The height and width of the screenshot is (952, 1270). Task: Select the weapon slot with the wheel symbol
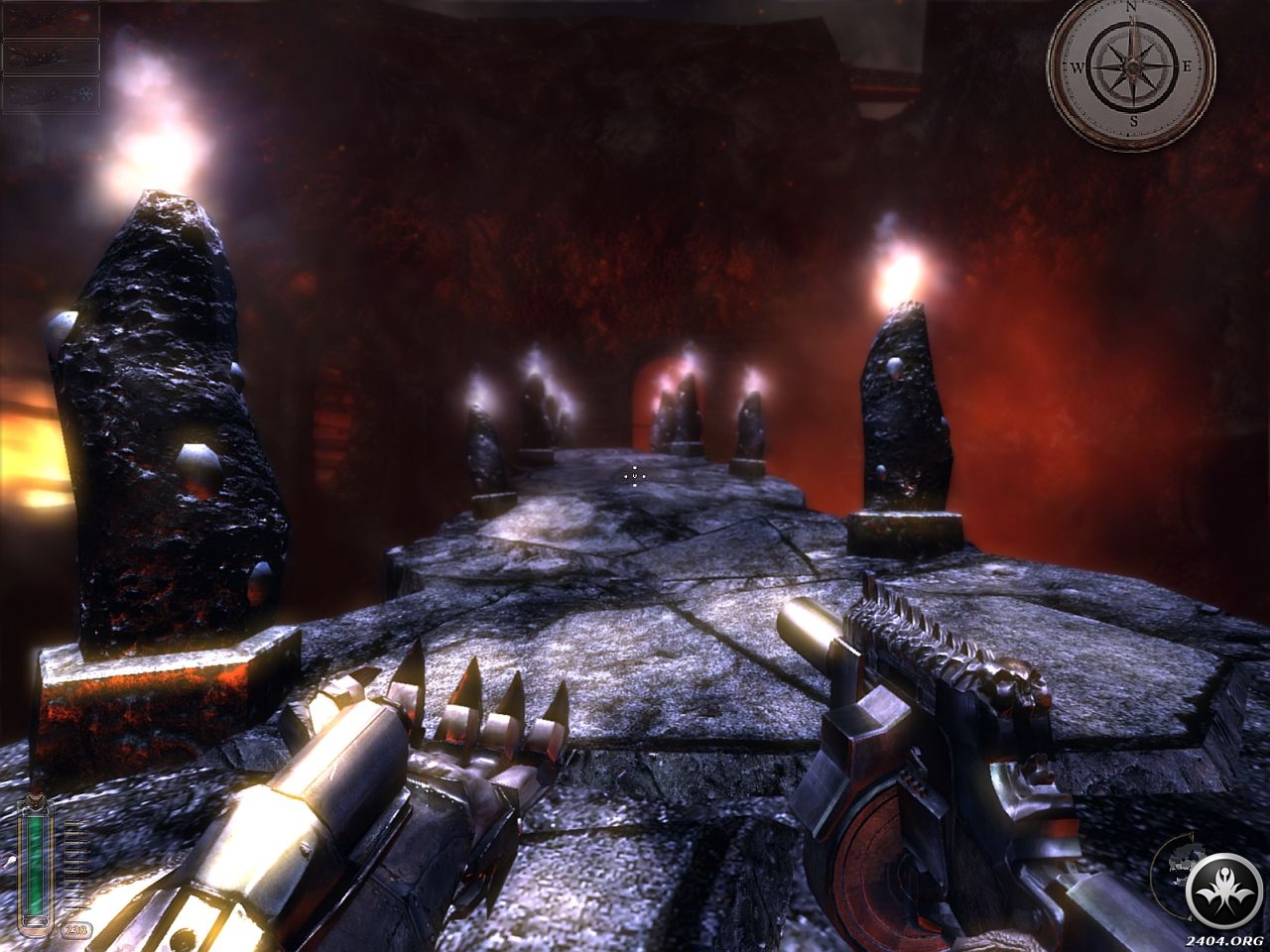52,94
